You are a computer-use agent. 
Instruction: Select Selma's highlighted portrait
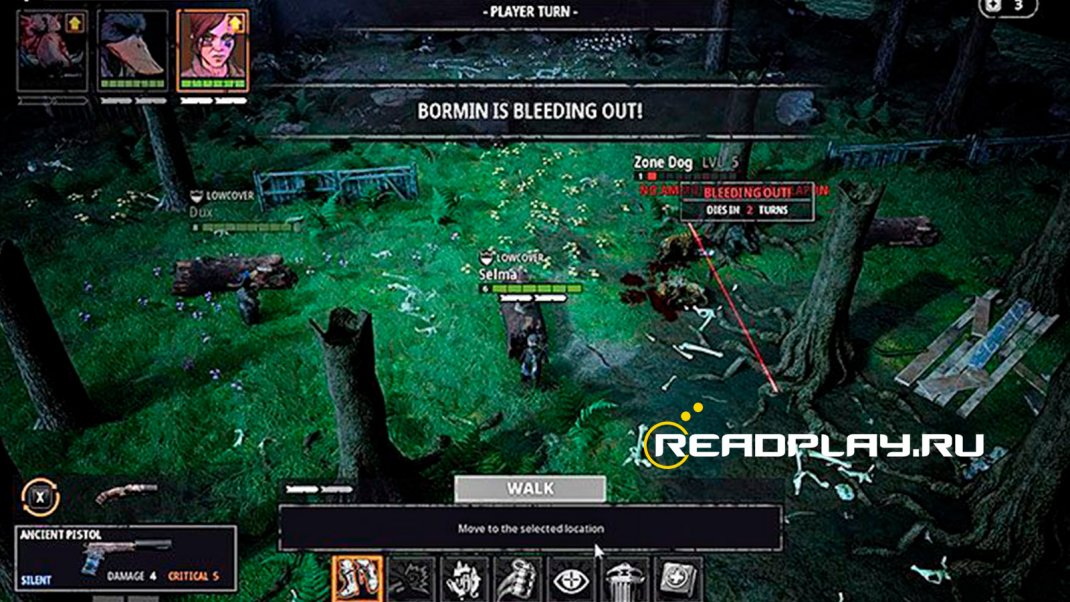point(212,50)
